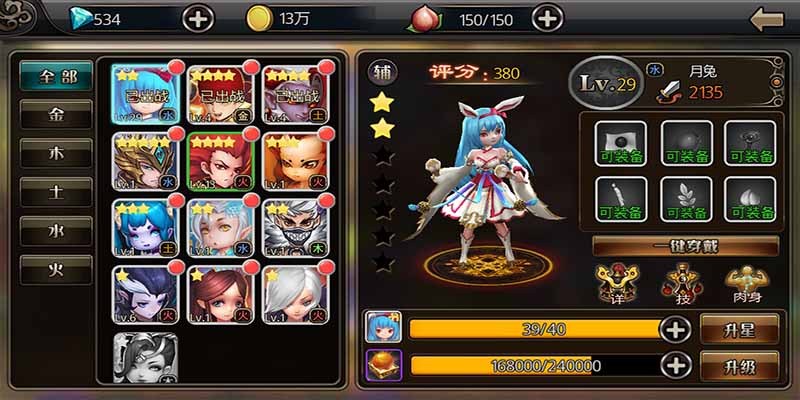Viewport: 800px width, 400px height.
Task: Switch to the 全部 filter tab
Action: click(56, 78)
